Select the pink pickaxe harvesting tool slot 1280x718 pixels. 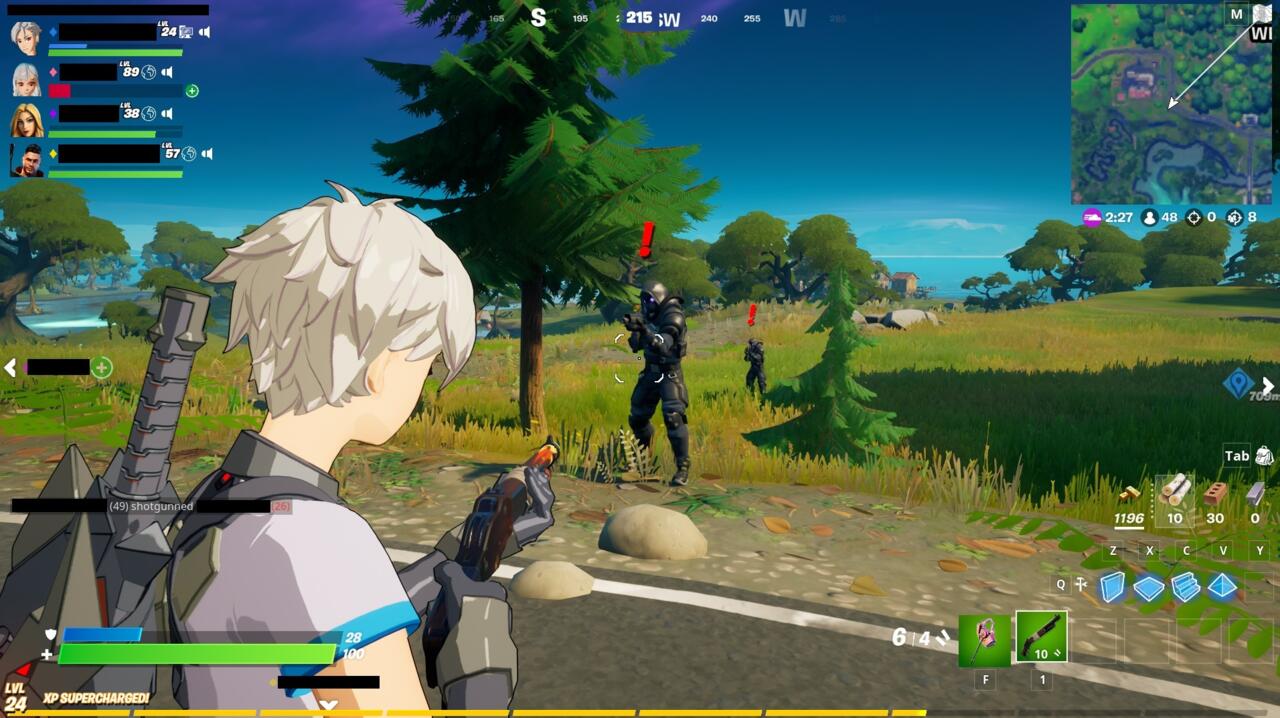(x=984, y=640)
